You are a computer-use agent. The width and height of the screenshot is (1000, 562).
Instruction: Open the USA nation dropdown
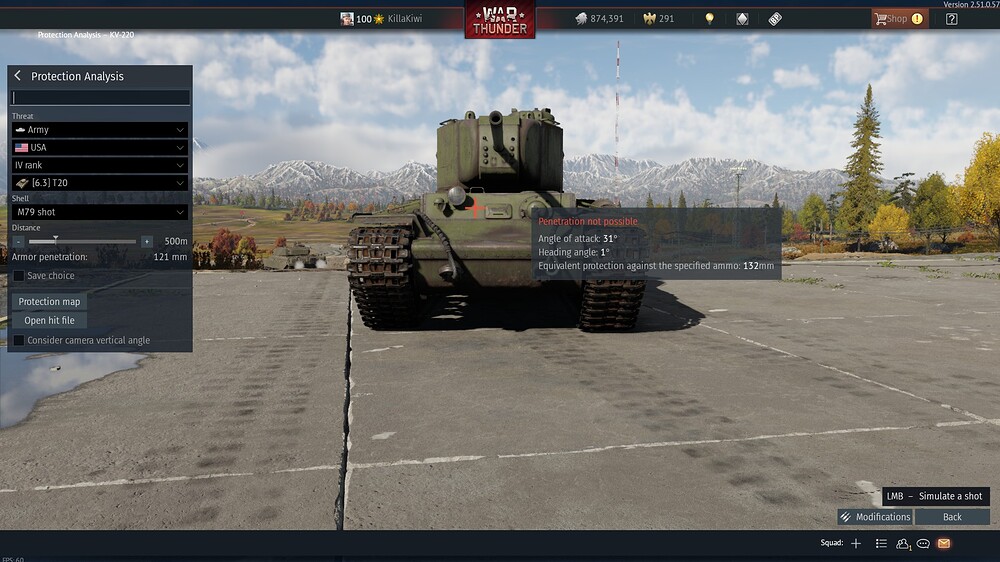[100, 148]
